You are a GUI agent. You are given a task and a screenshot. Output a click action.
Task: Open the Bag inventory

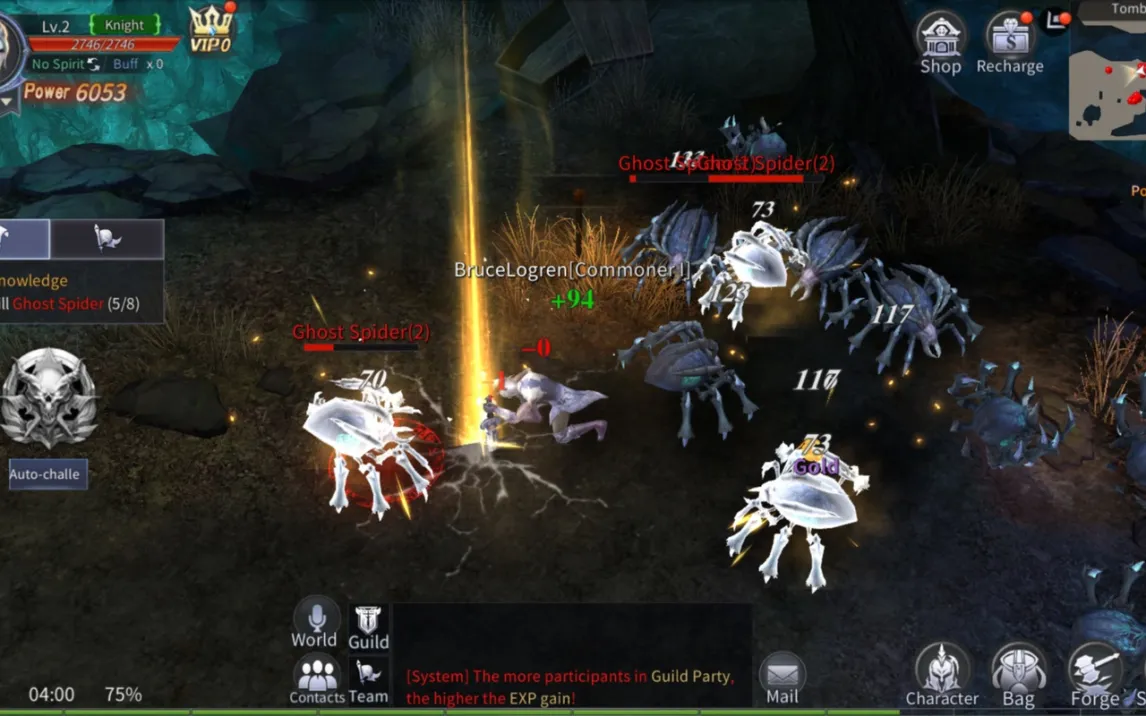click(1018, 675)
